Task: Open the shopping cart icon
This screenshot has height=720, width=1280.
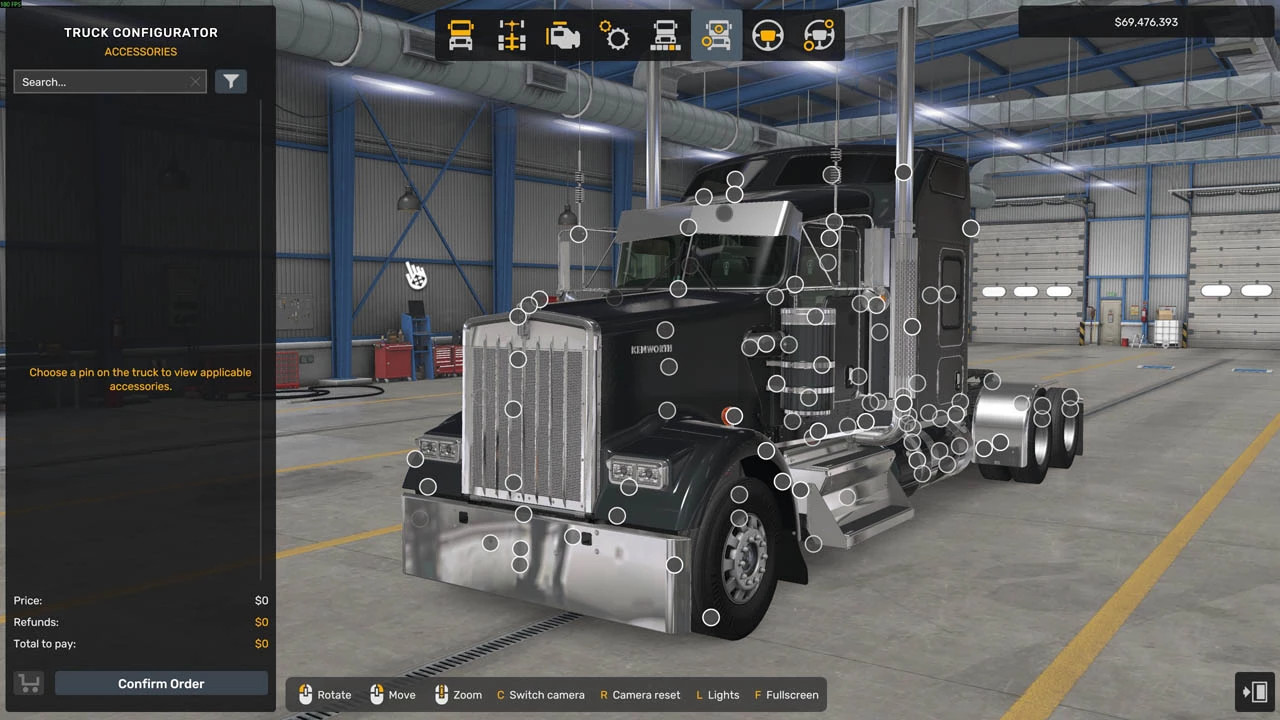Action: coord(29,684)
